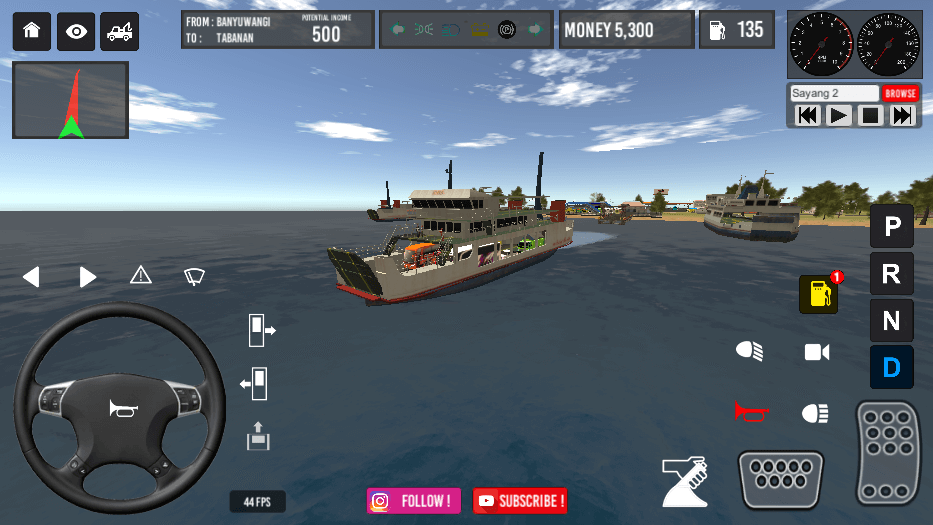Switch the video camera view

click(817, 352)
